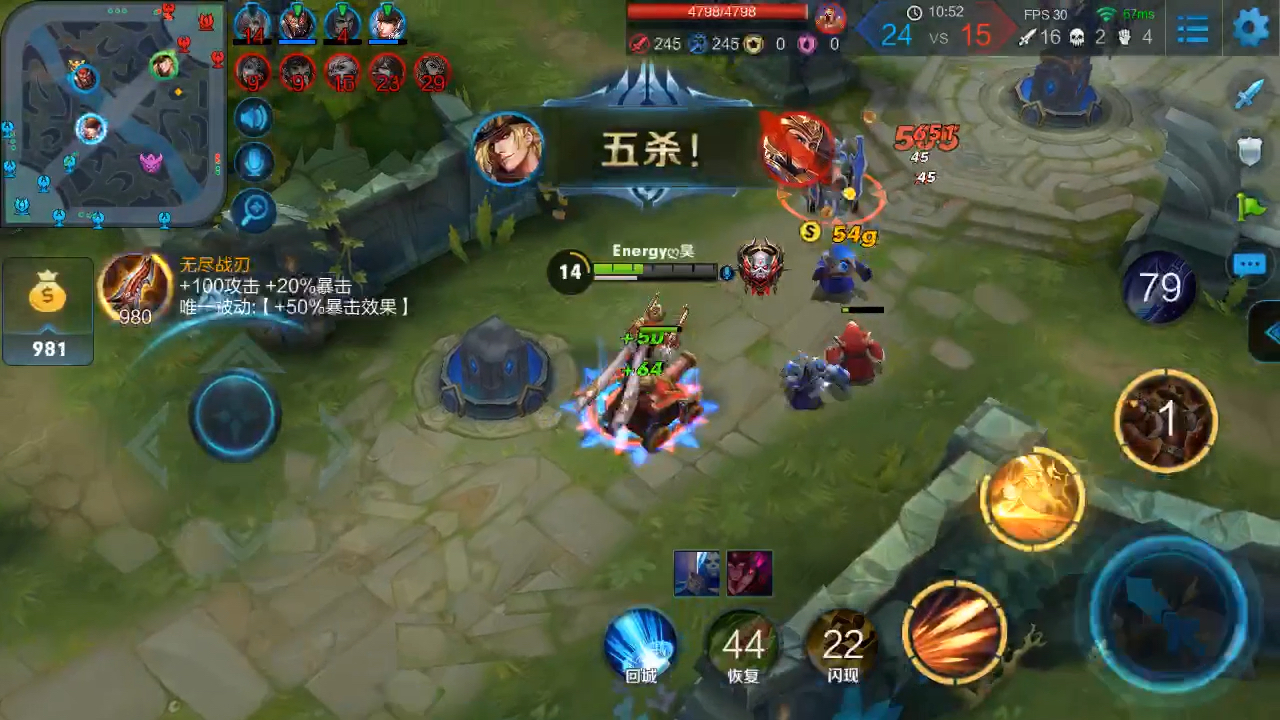Screen dimensions: 1280x720
Task: Open the scoreboard list icon
Action: (x=1193, y=29)
